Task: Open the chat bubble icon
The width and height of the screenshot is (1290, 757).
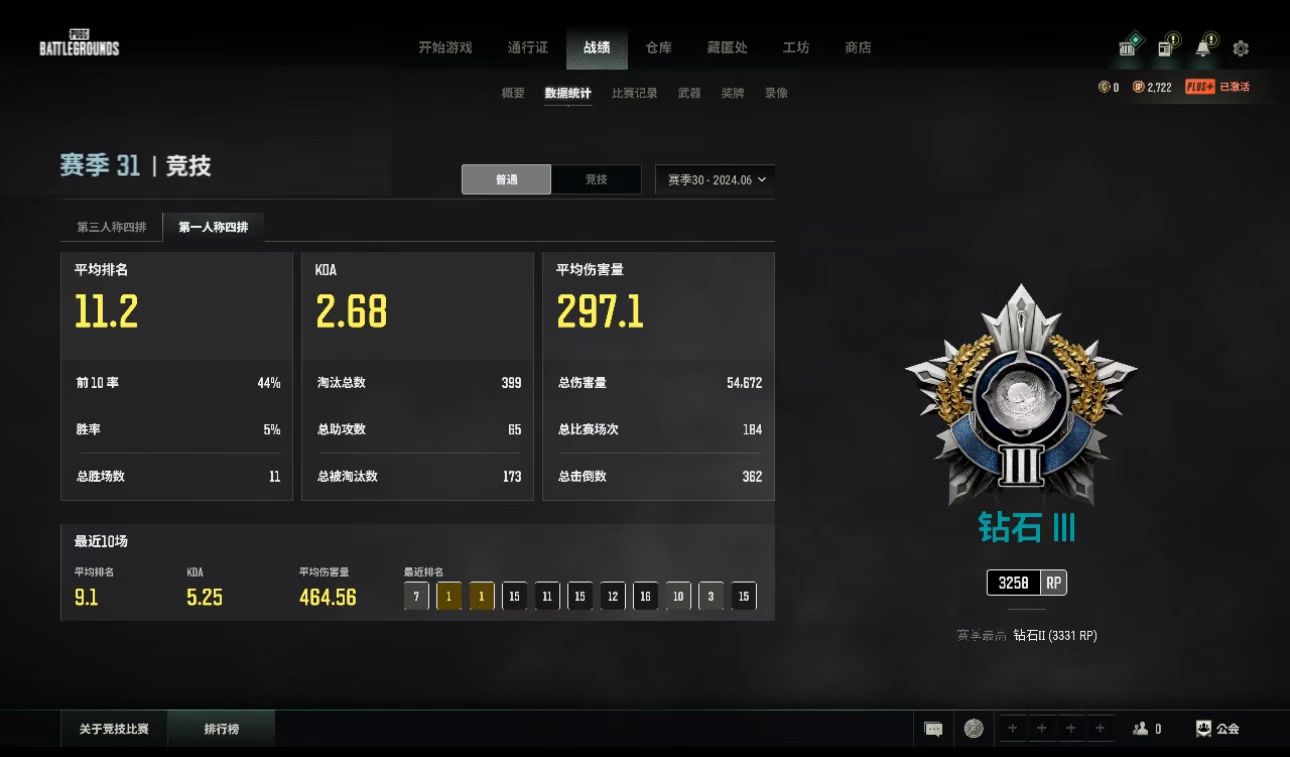Action: (x=934, y=729)
